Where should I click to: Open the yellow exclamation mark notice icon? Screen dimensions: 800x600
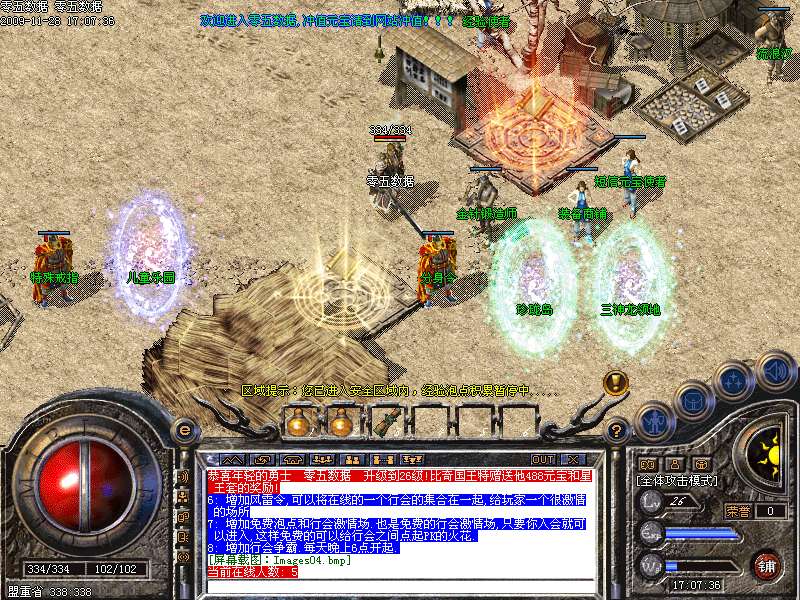click(x=616, y=382)
